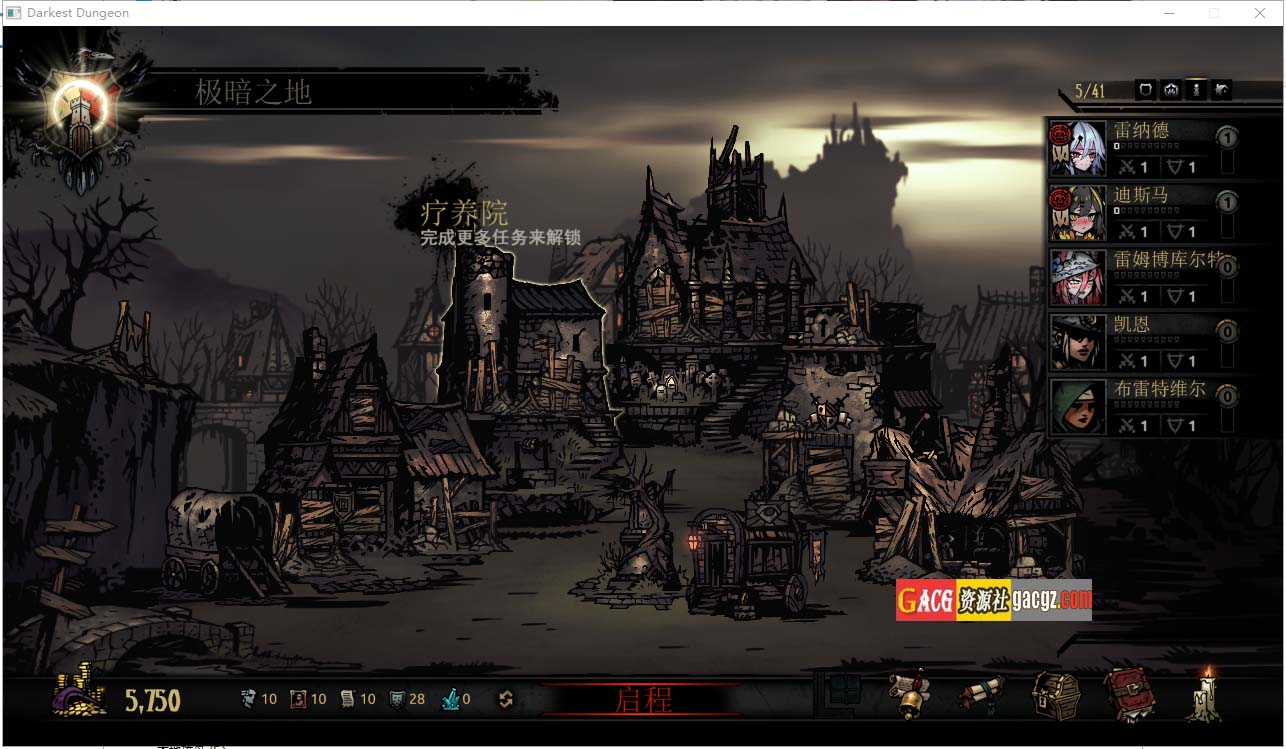Open the 疗养院 building label
The image size is (1286, 749).
pos(464,213)
